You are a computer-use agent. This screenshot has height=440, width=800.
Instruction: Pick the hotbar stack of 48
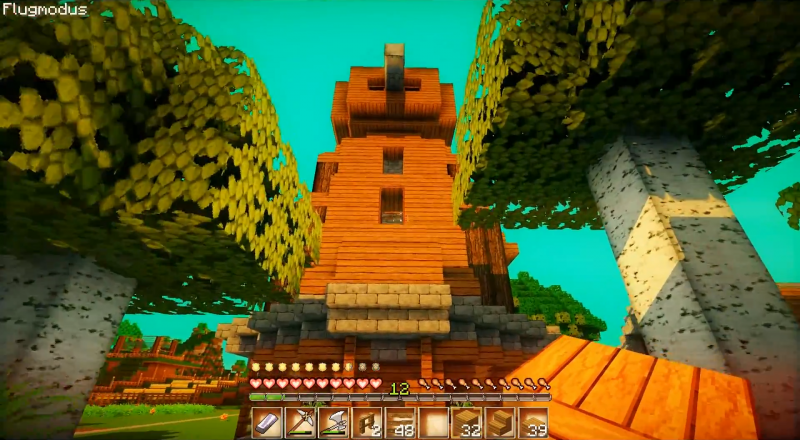click(399, 422)
